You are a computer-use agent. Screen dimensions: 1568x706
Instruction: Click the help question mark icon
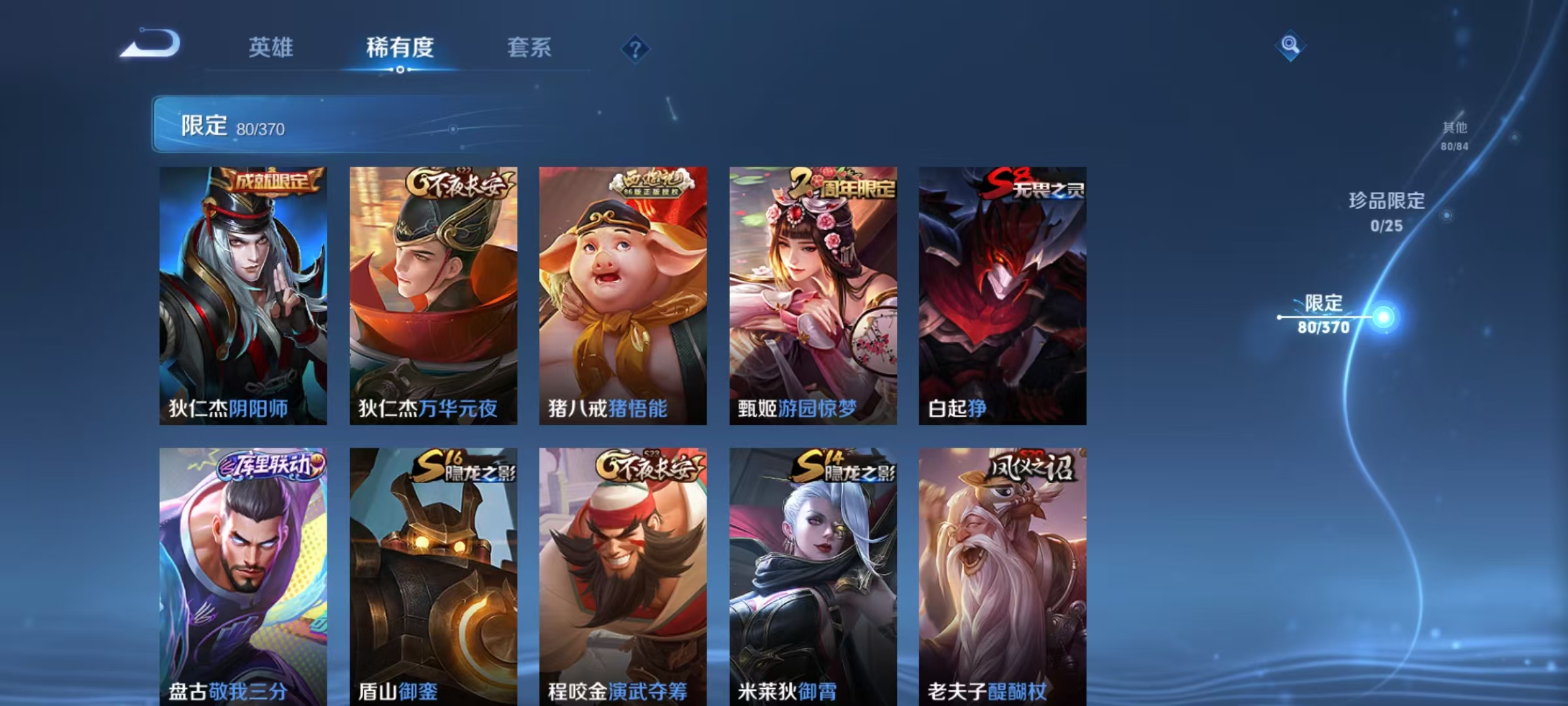636,47
